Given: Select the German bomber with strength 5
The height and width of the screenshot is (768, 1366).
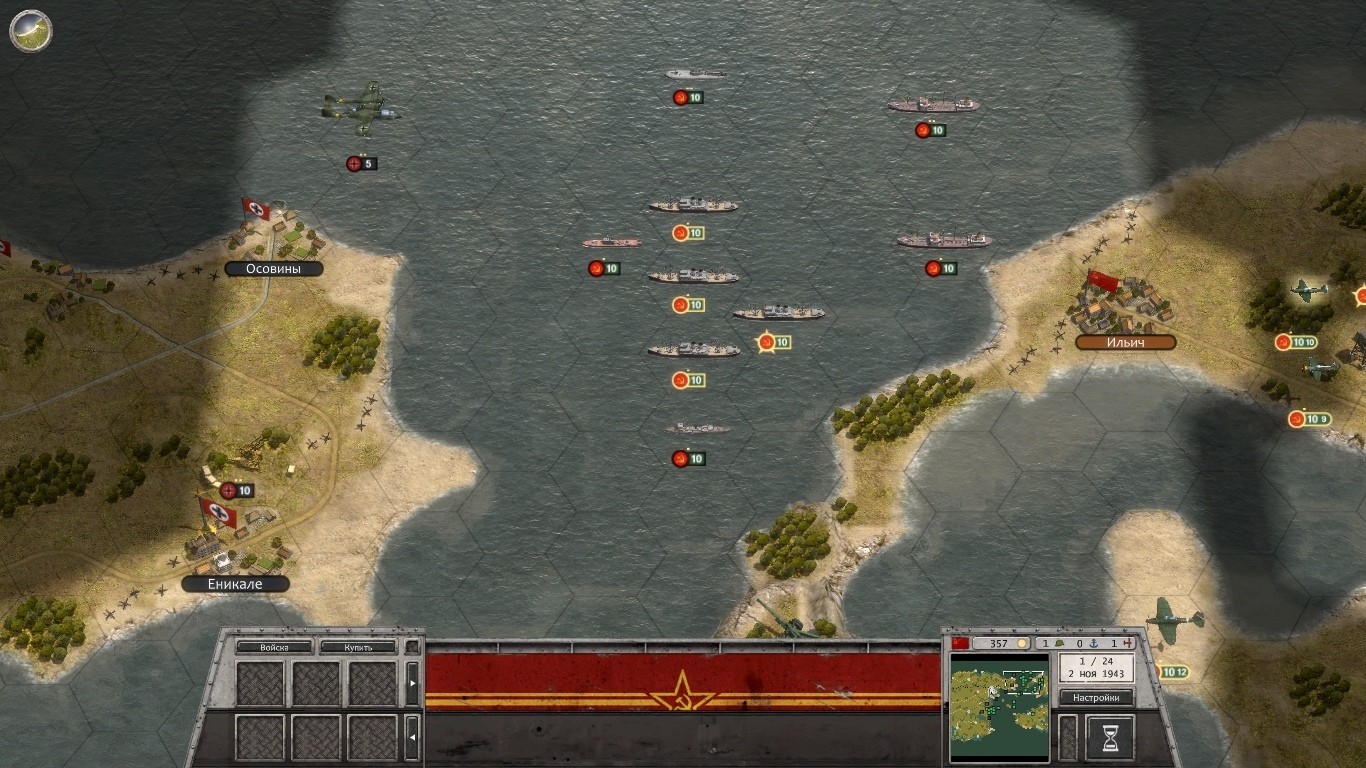Looking at the screenshot, I should point(361,108).
